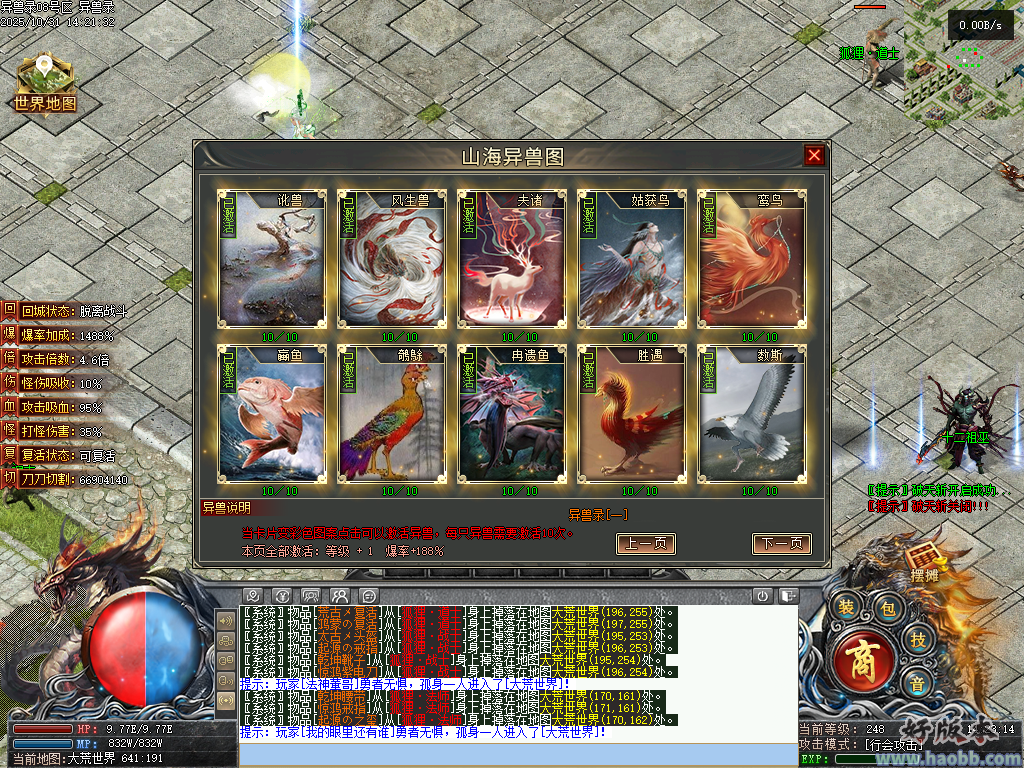
Task: Open the 包 bag inventory
Action: pyautogui.click(x=885, y=607)
